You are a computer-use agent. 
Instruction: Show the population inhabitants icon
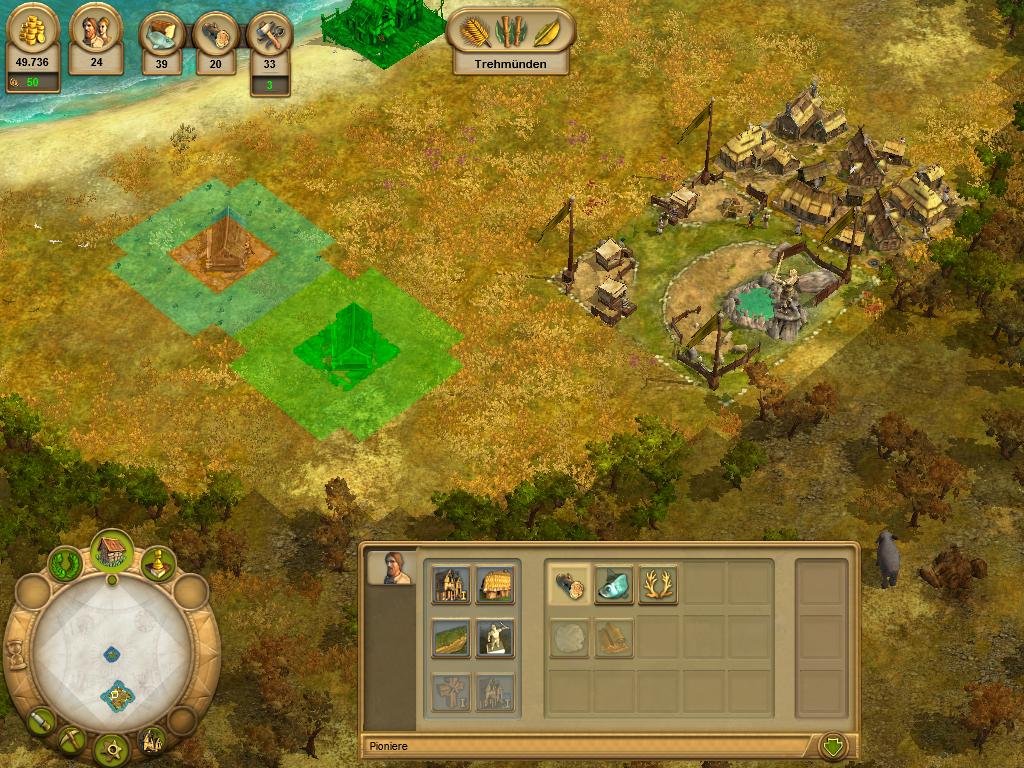(x=96, y=38)
